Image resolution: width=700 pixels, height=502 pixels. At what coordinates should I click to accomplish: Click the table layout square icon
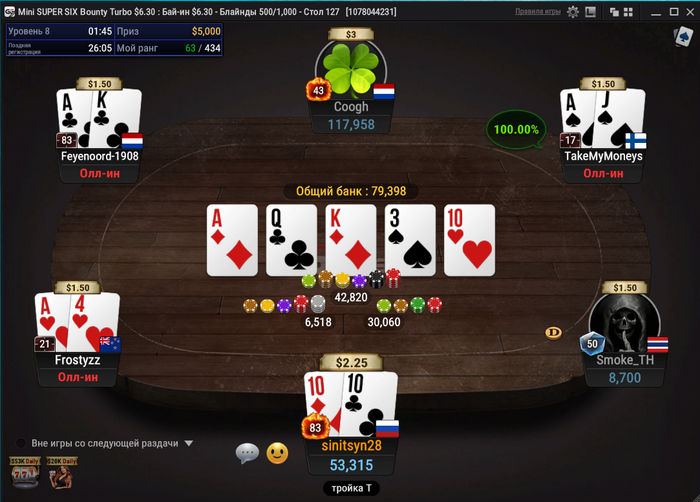[591, 13]
